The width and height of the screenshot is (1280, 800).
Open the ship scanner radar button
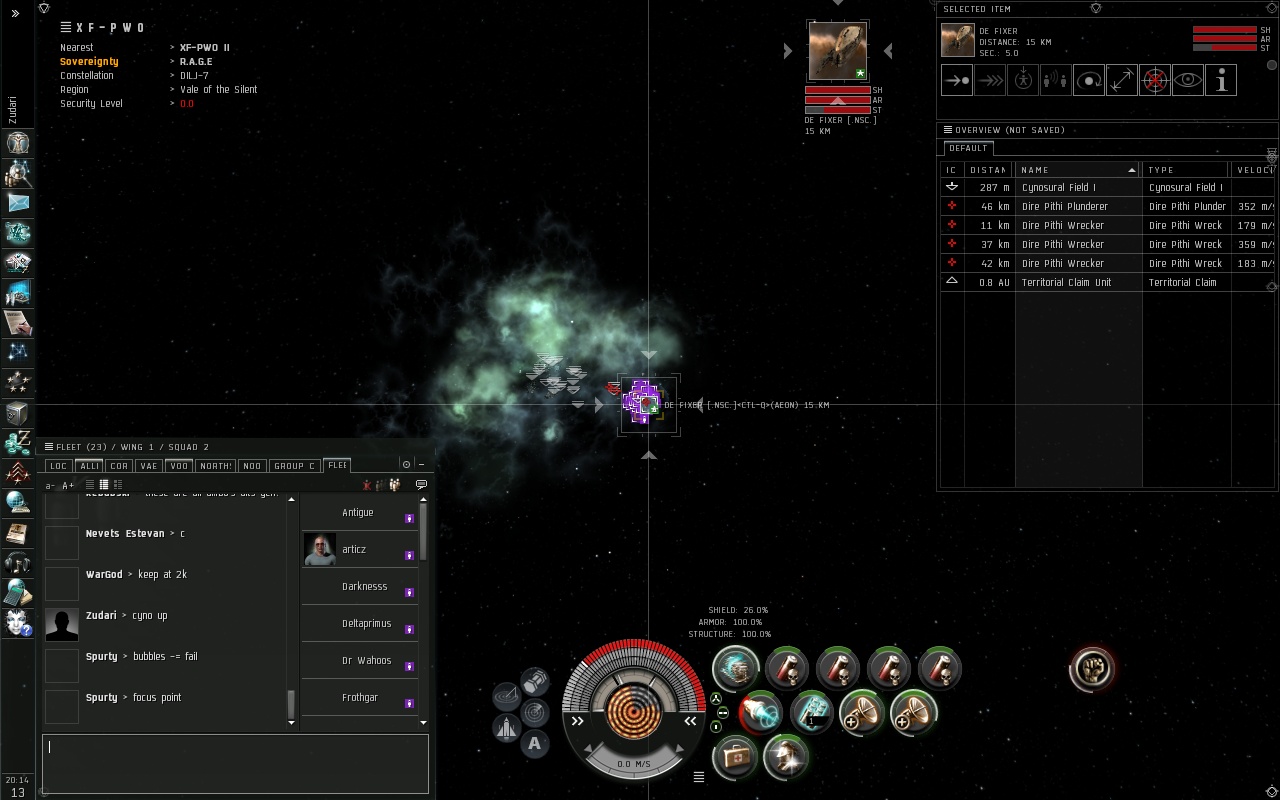click(535, 713)
